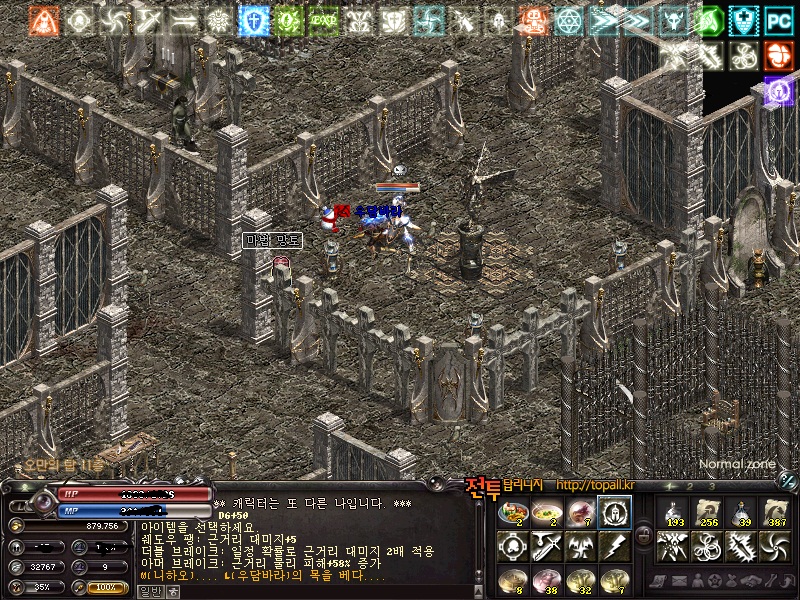Use the scroll stack showing 387
This screenshot has width=800, height=600.
[775, 513]
